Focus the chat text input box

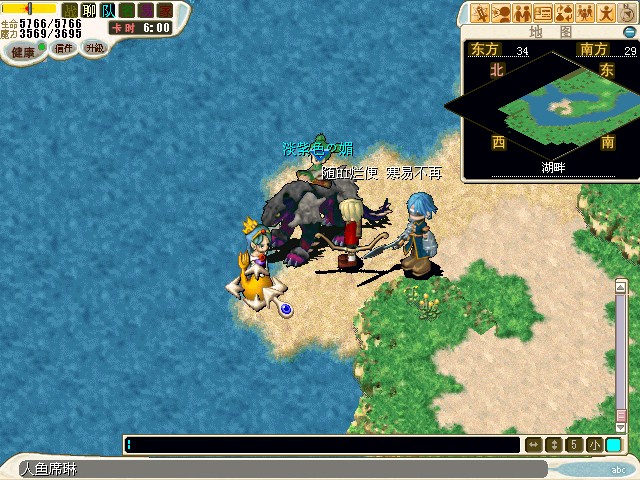click(x=322, y=445)
